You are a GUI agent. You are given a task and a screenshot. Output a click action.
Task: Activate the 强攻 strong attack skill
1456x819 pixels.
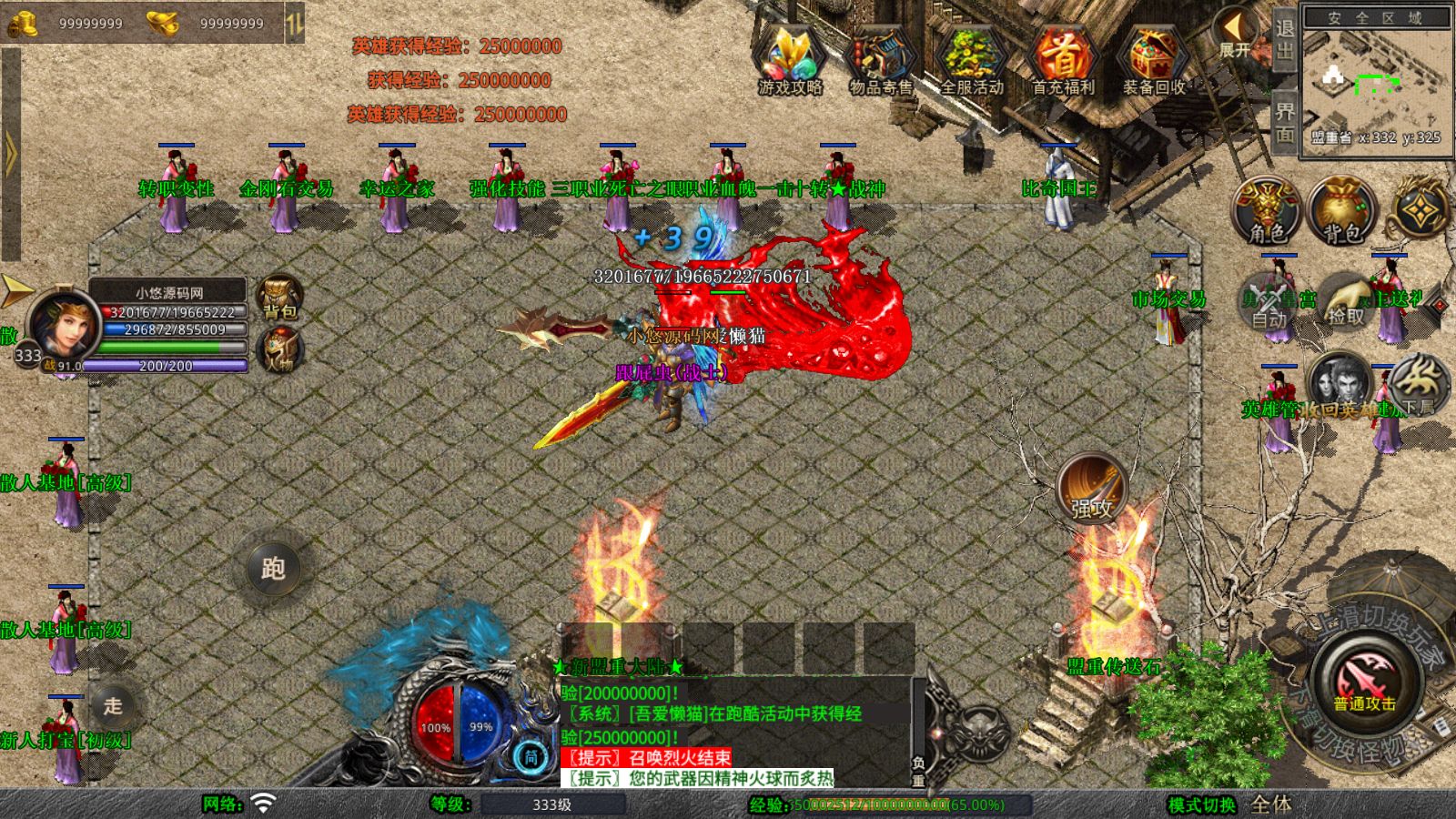coord(1091,489)
